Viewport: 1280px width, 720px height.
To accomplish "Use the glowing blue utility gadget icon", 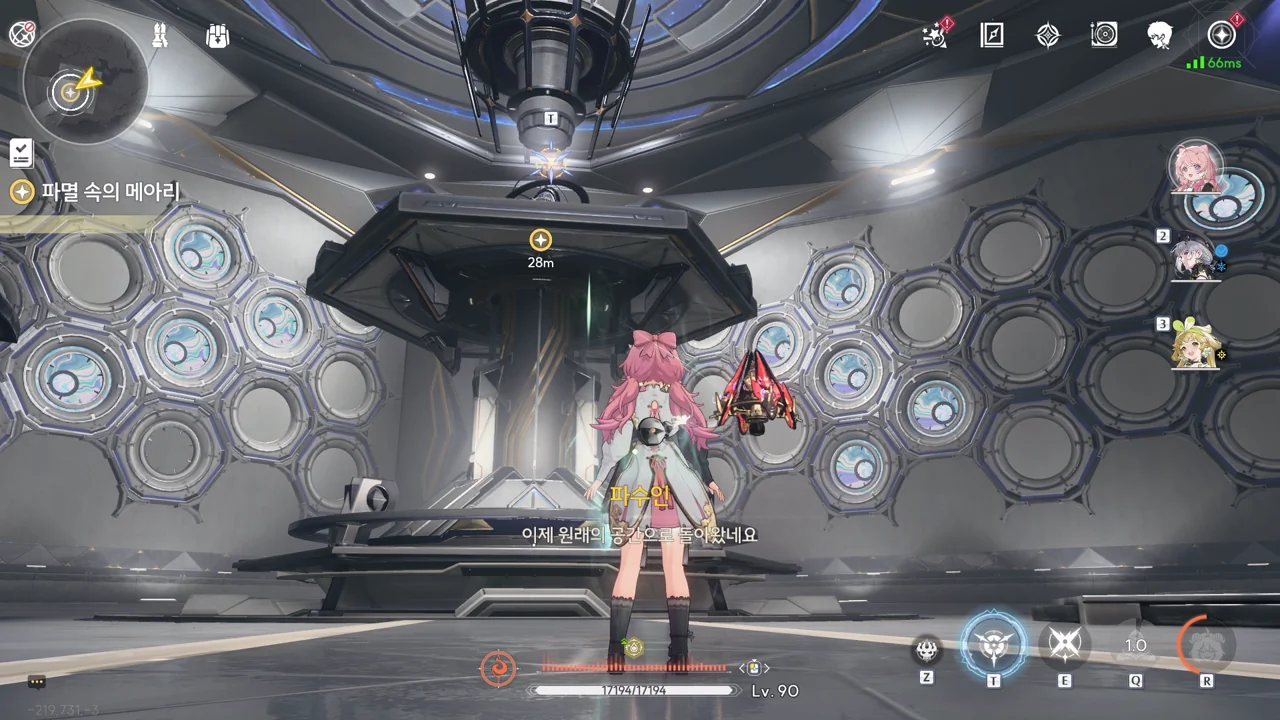I will pyautogui.click(x=993, y=645).
